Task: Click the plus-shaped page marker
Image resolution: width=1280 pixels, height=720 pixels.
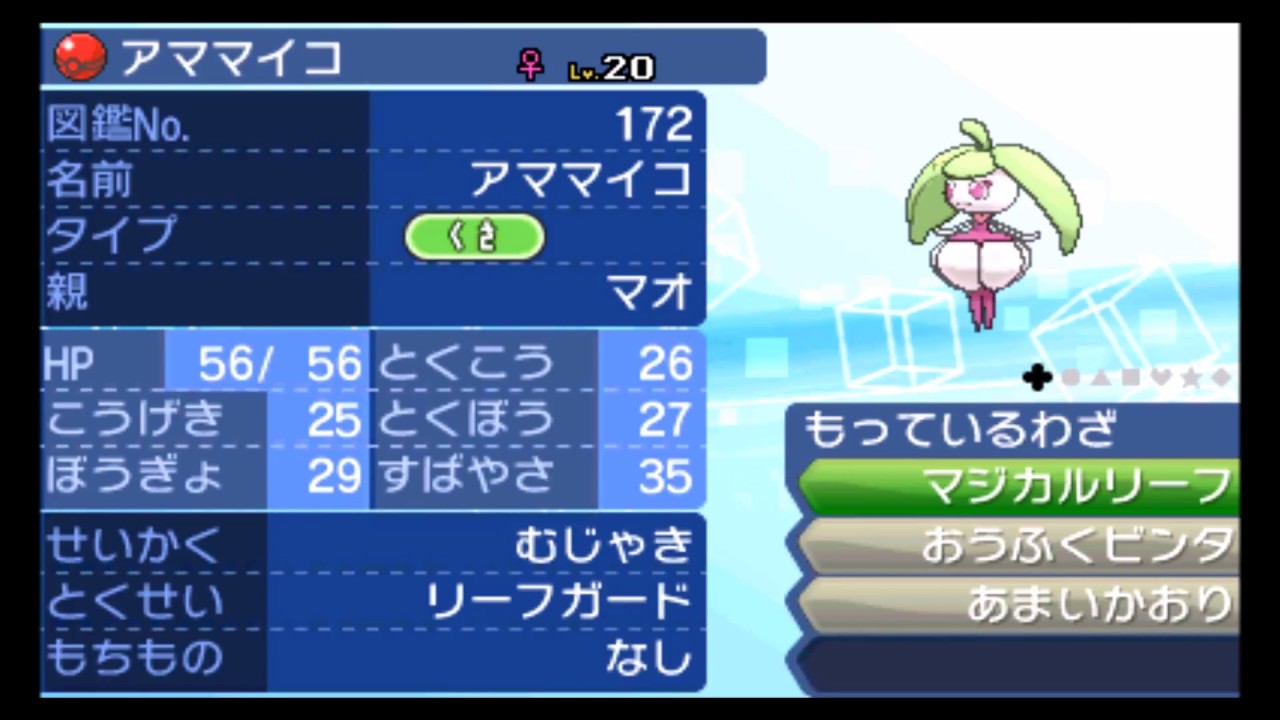Action: 1037,378
